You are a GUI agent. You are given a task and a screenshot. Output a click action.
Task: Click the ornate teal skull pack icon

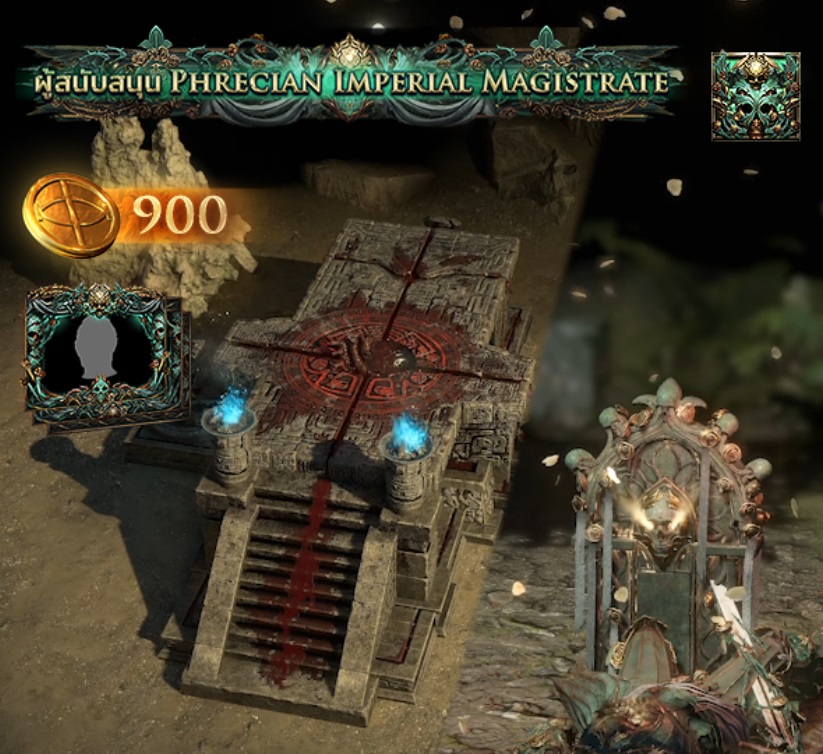[x=755, y=96]
